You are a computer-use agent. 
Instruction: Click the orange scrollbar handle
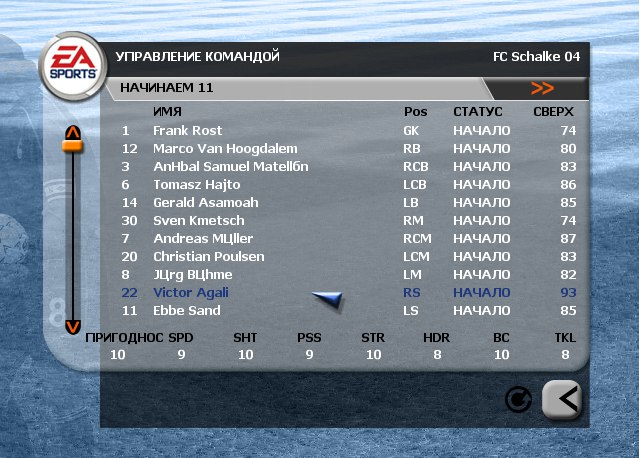[x=72, y=147]
